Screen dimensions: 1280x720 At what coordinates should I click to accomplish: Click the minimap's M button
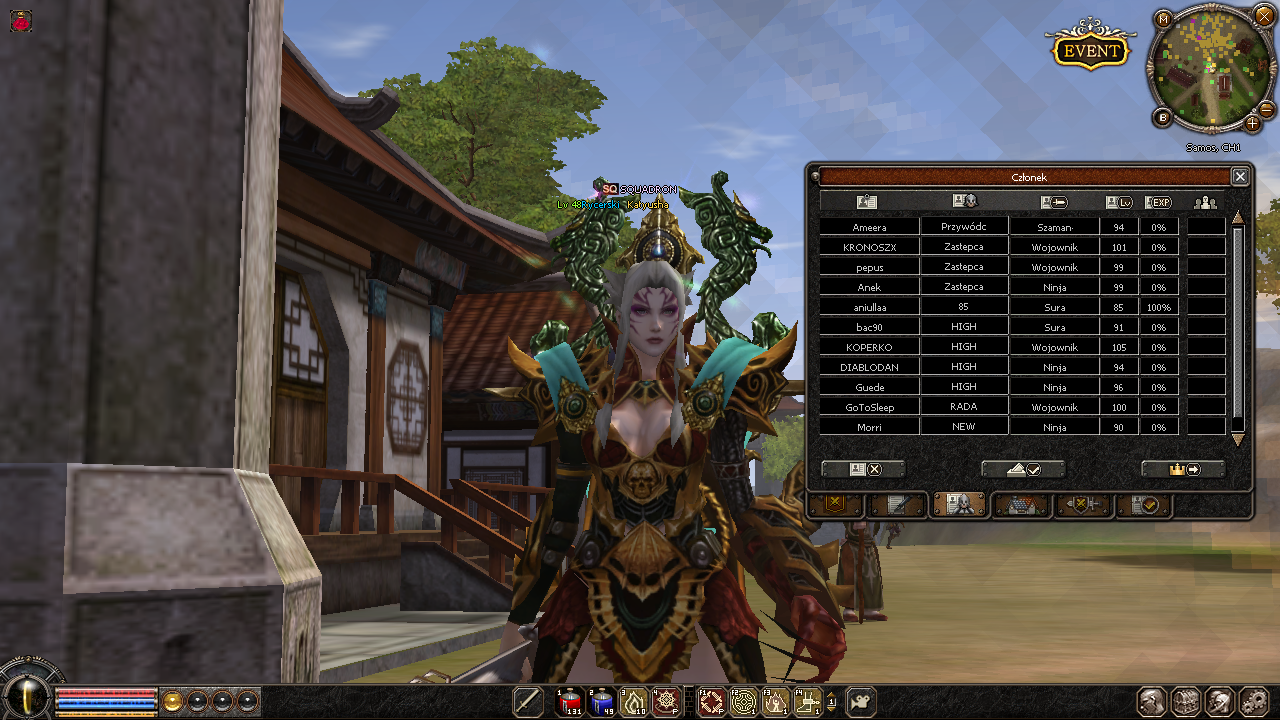coord(1163,19)
